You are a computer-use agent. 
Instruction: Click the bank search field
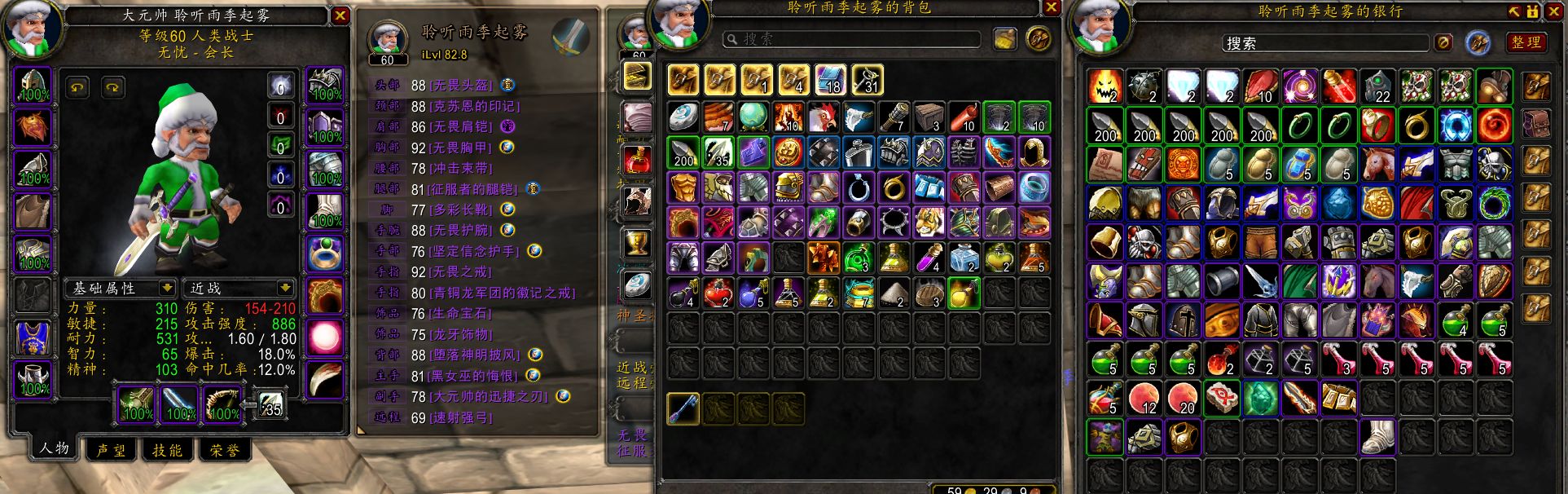click(1324, 42)
